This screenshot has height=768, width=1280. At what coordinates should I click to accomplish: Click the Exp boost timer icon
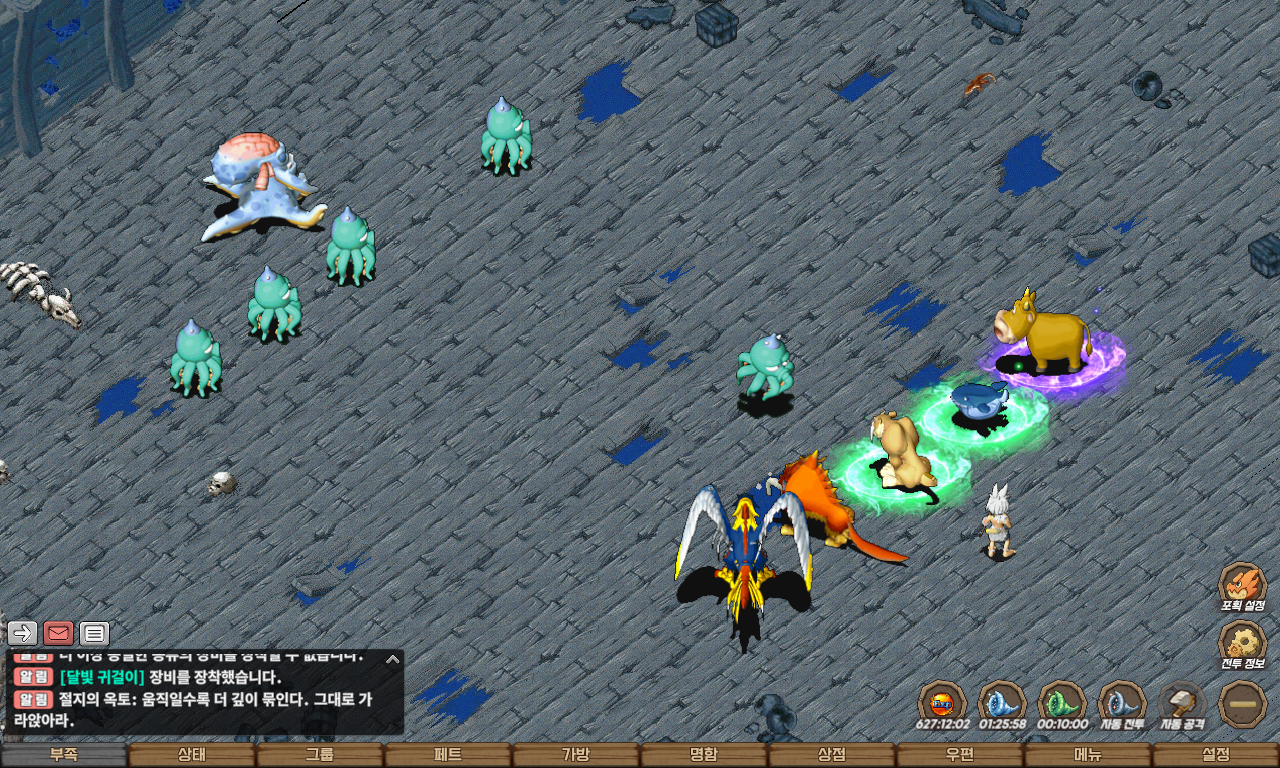click(942, 701)
